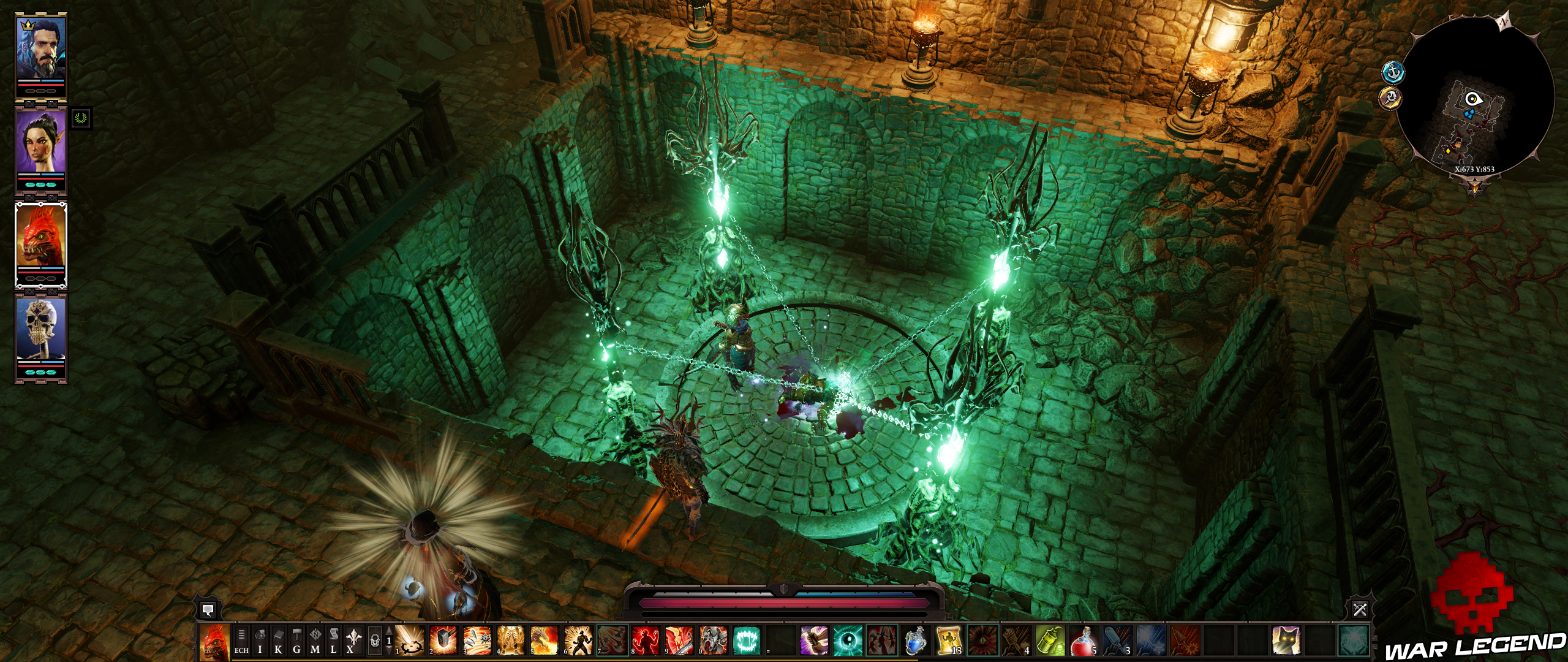Select the green poison grenade
This screenshot has height=662, width=1568.
tap(1050, 641)
